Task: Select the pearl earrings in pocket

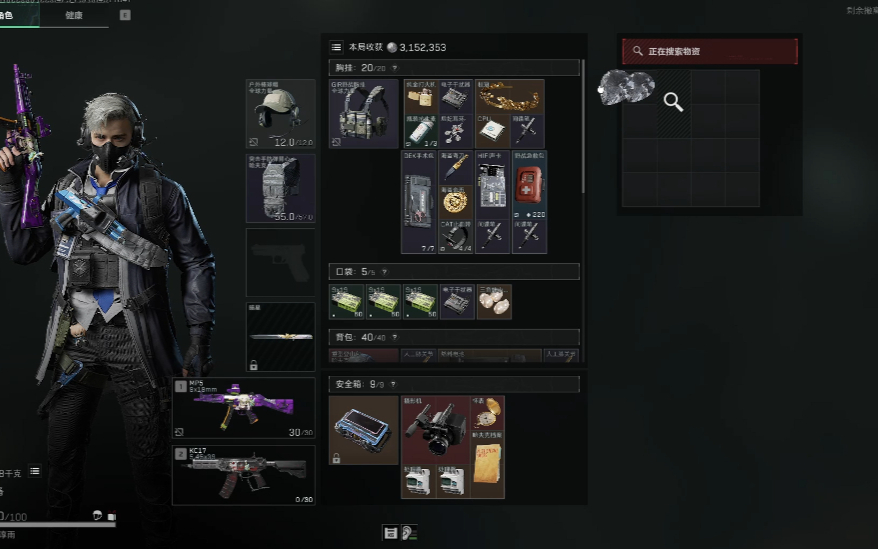Action: pyautogui.click(x=494, y=302)
